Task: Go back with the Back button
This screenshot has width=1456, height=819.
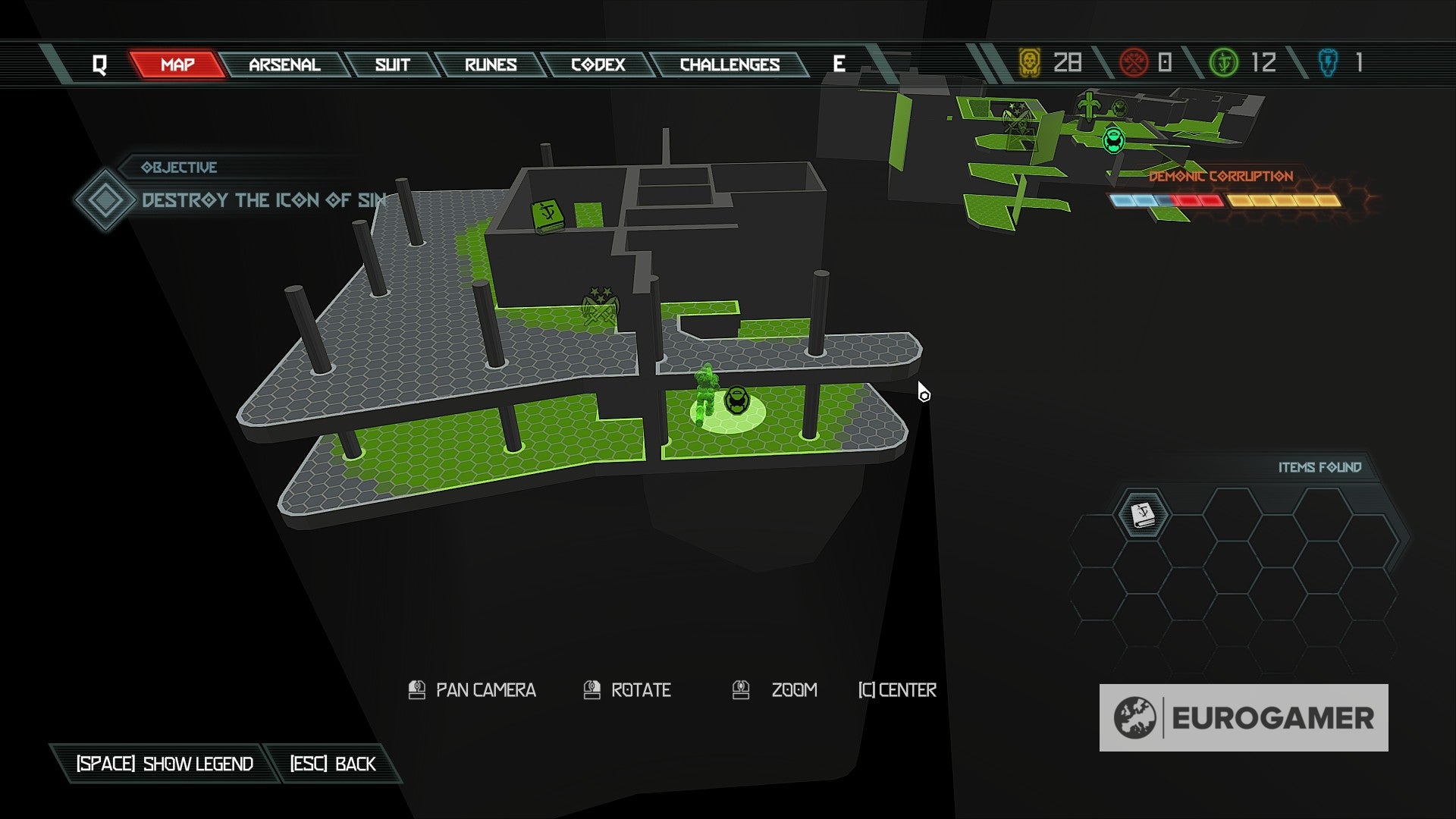Action: (333, 764)
